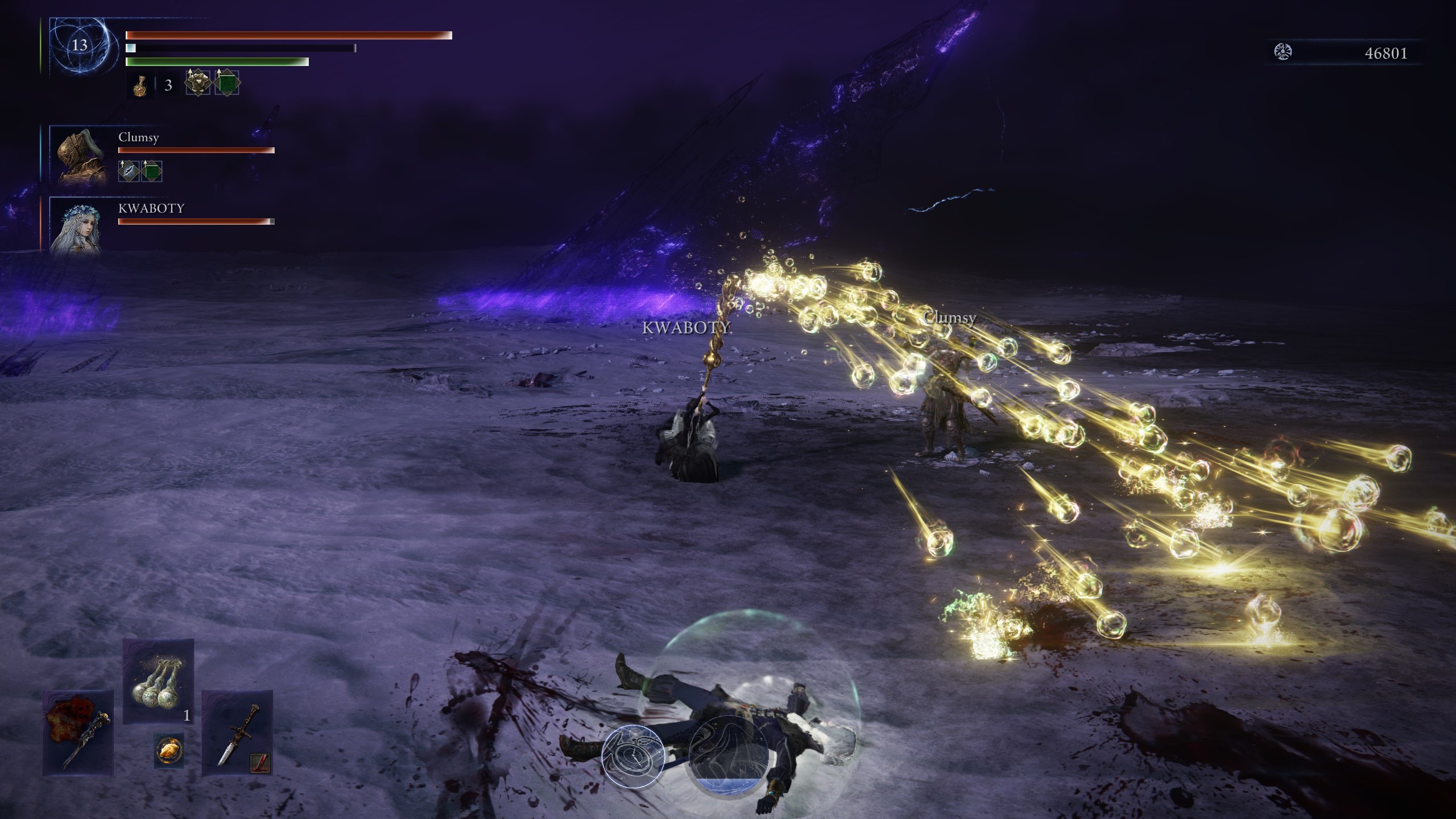
Task: Select the golden nugget quick item
Action: click(x=169, y=751)
